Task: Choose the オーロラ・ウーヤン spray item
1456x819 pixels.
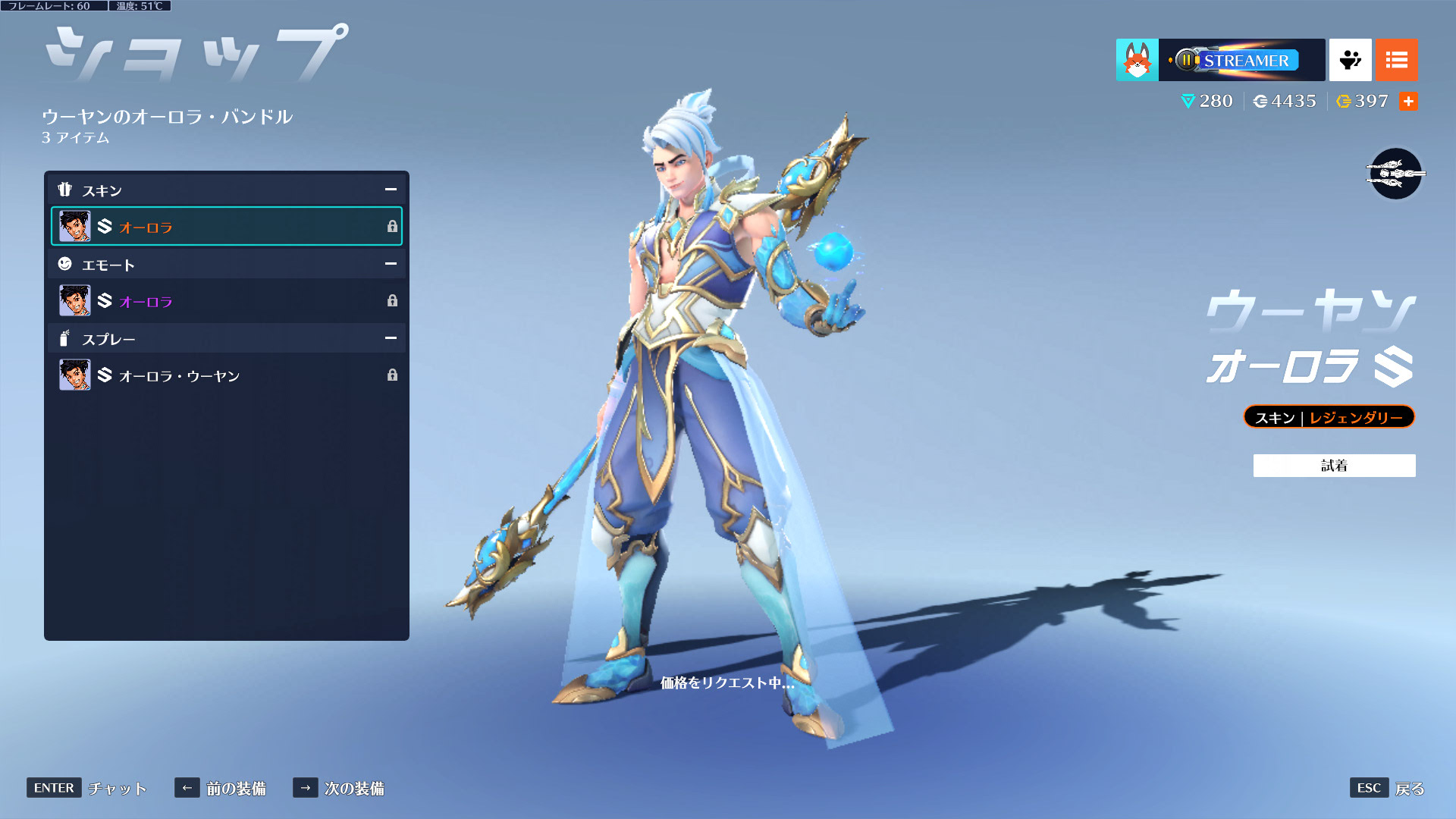Action: 226,375
